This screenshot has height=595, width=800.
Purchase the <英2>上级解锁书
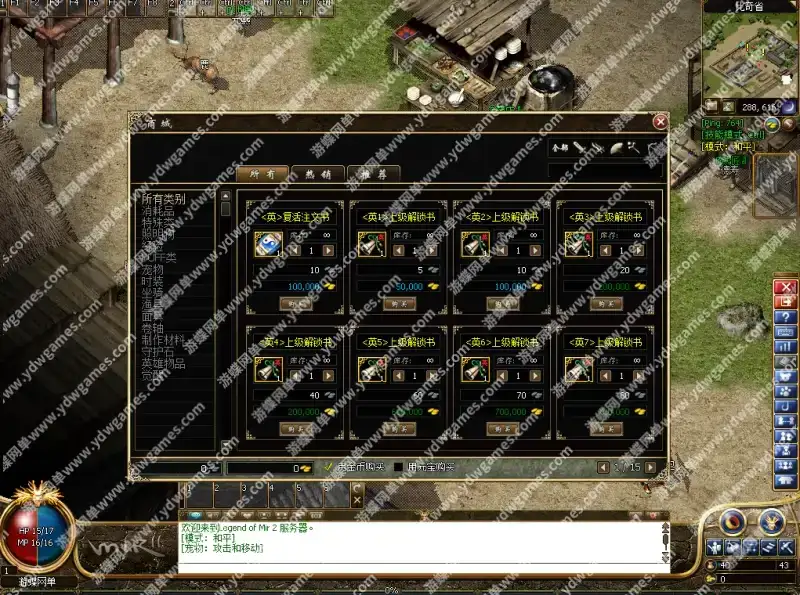click(503, 303)
